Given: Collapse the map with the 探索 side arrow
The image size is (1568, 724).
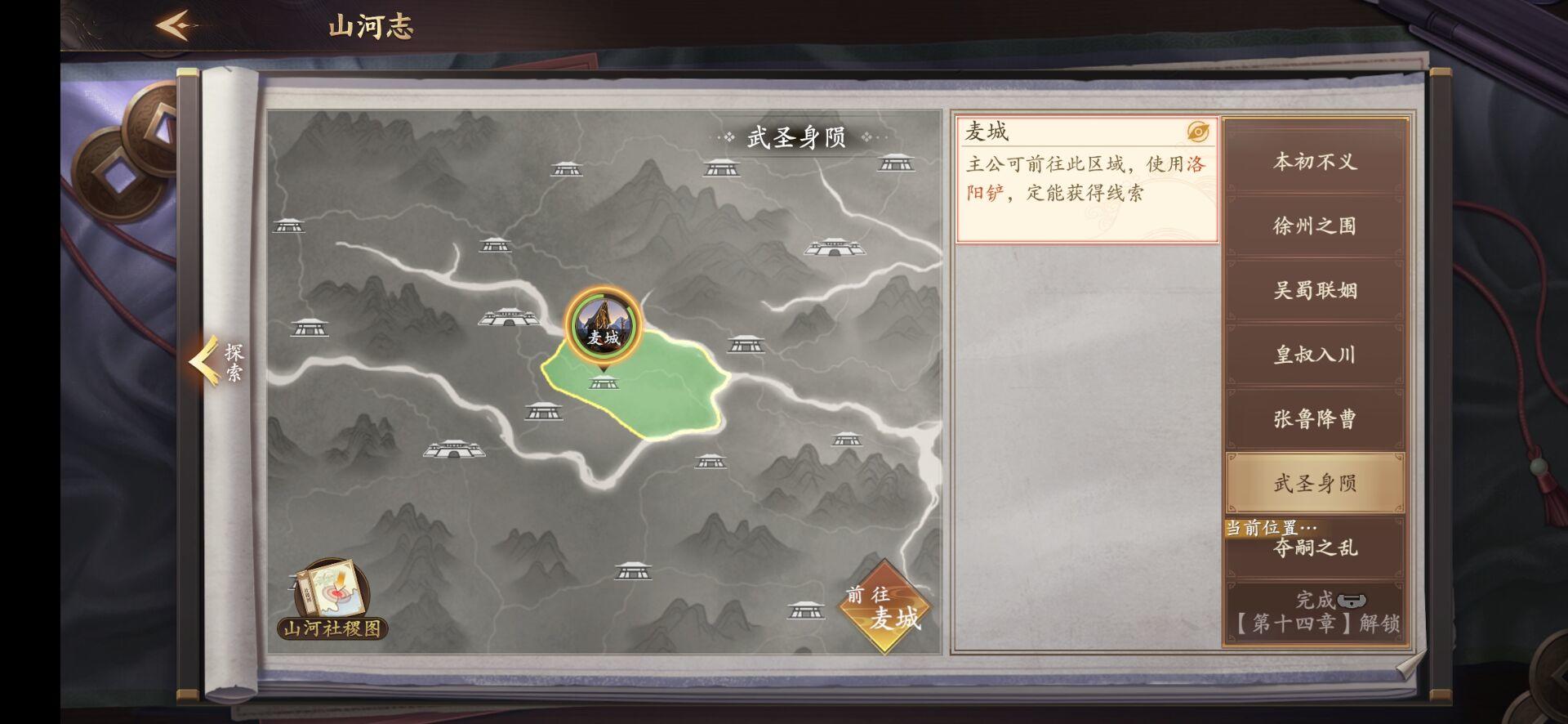Looking at the screenshot, I should pyautogui.click(x=212, y=364).
